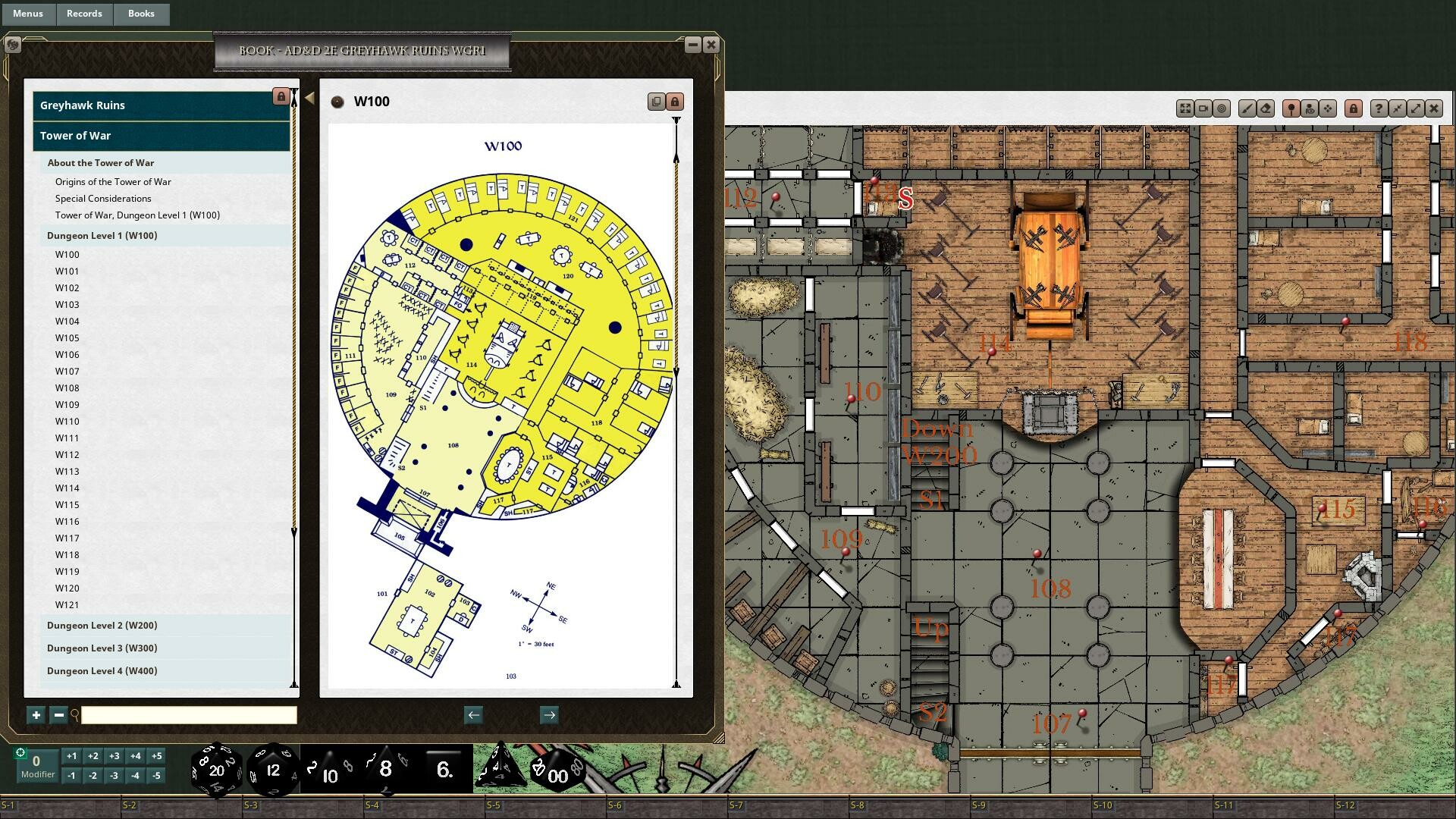Click the target focus icon on the map toolbar

click(x=1222, y=108)
